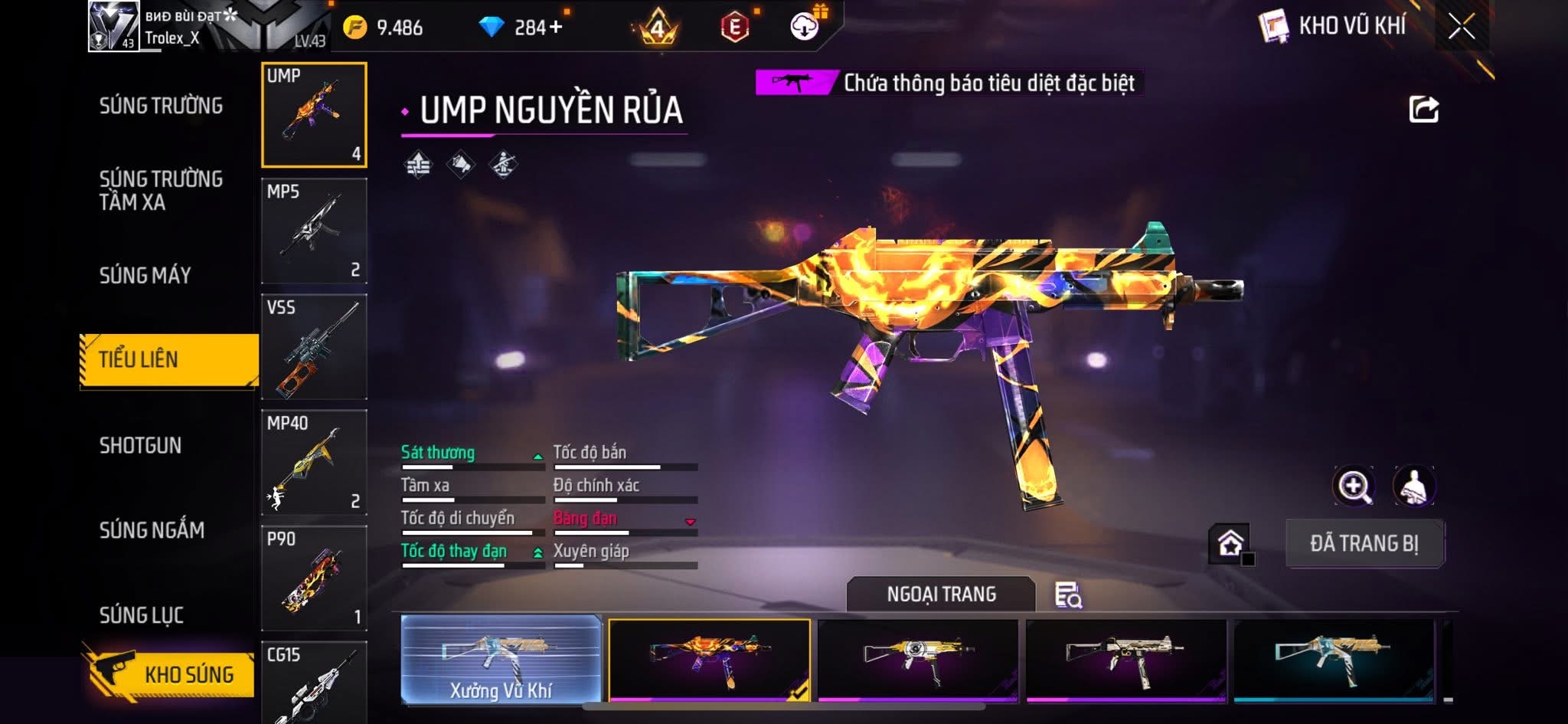Select the Súng Ngắm category
Screen dimensions: 1568x724
coord(152,529)
